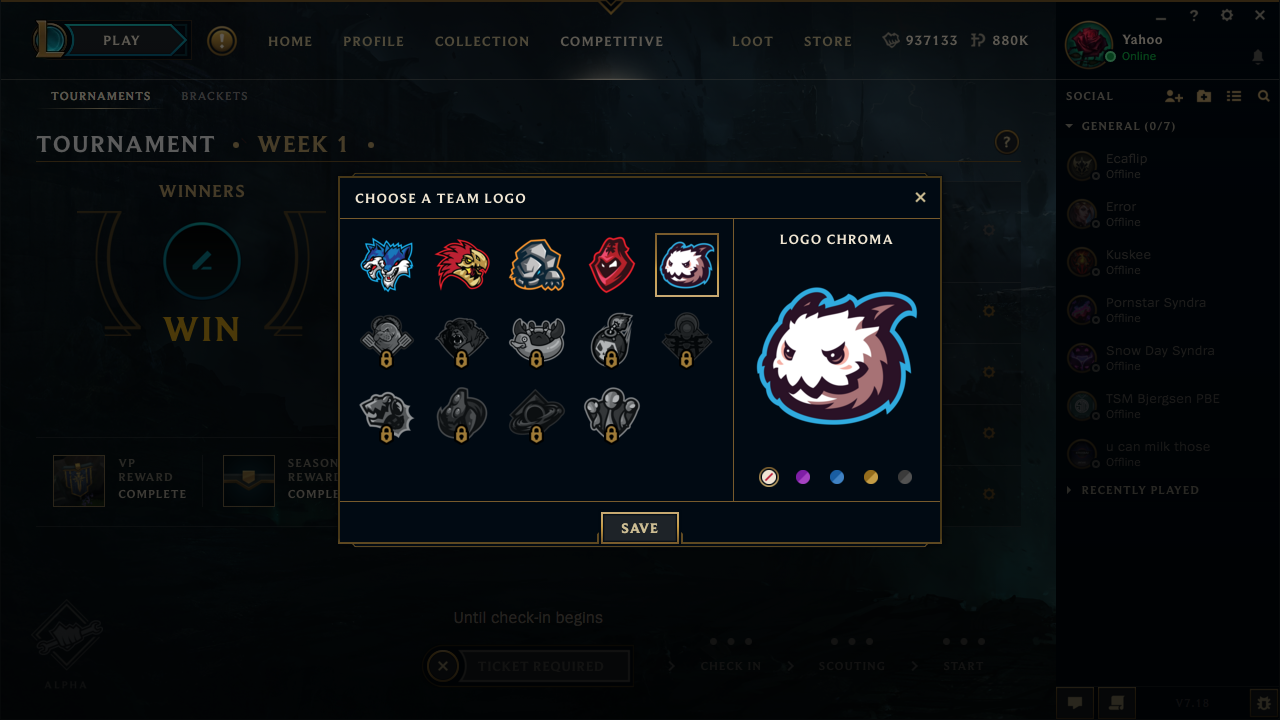
Task: Select the blue wolf team logo
Action: 387,264
